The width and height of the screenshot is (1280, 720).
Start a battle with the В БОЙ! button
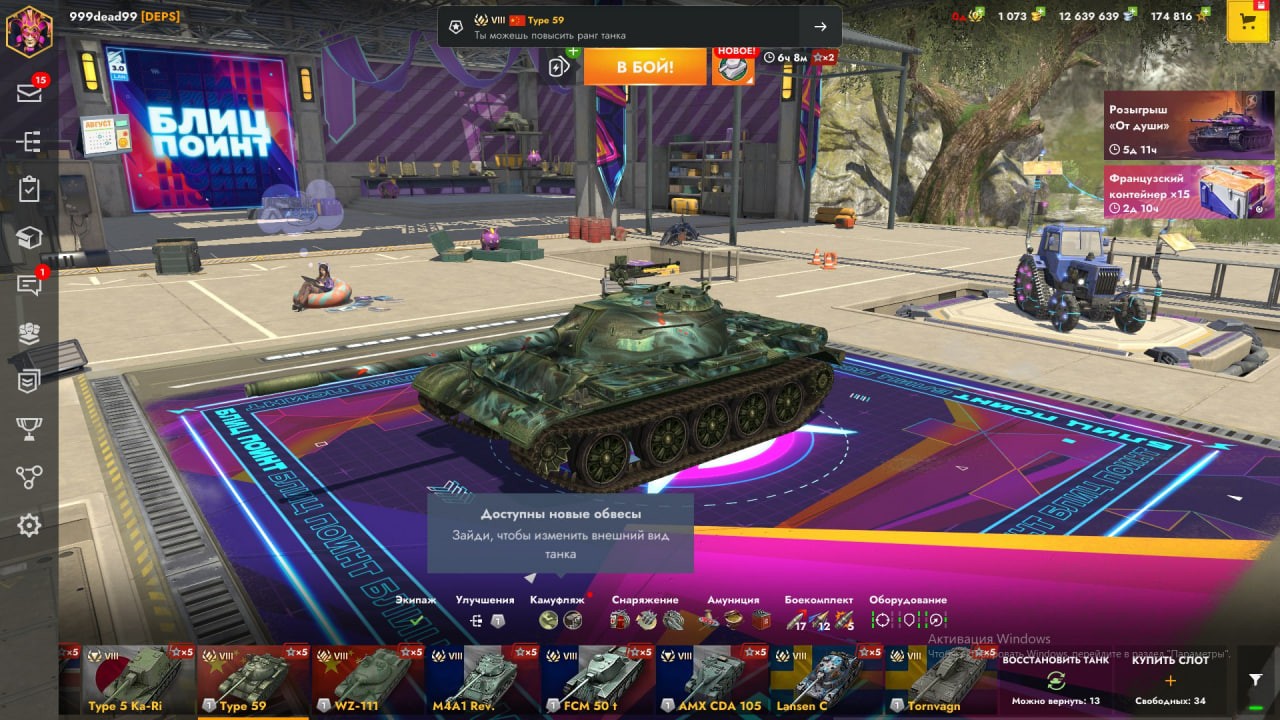[x=644, y=67]
